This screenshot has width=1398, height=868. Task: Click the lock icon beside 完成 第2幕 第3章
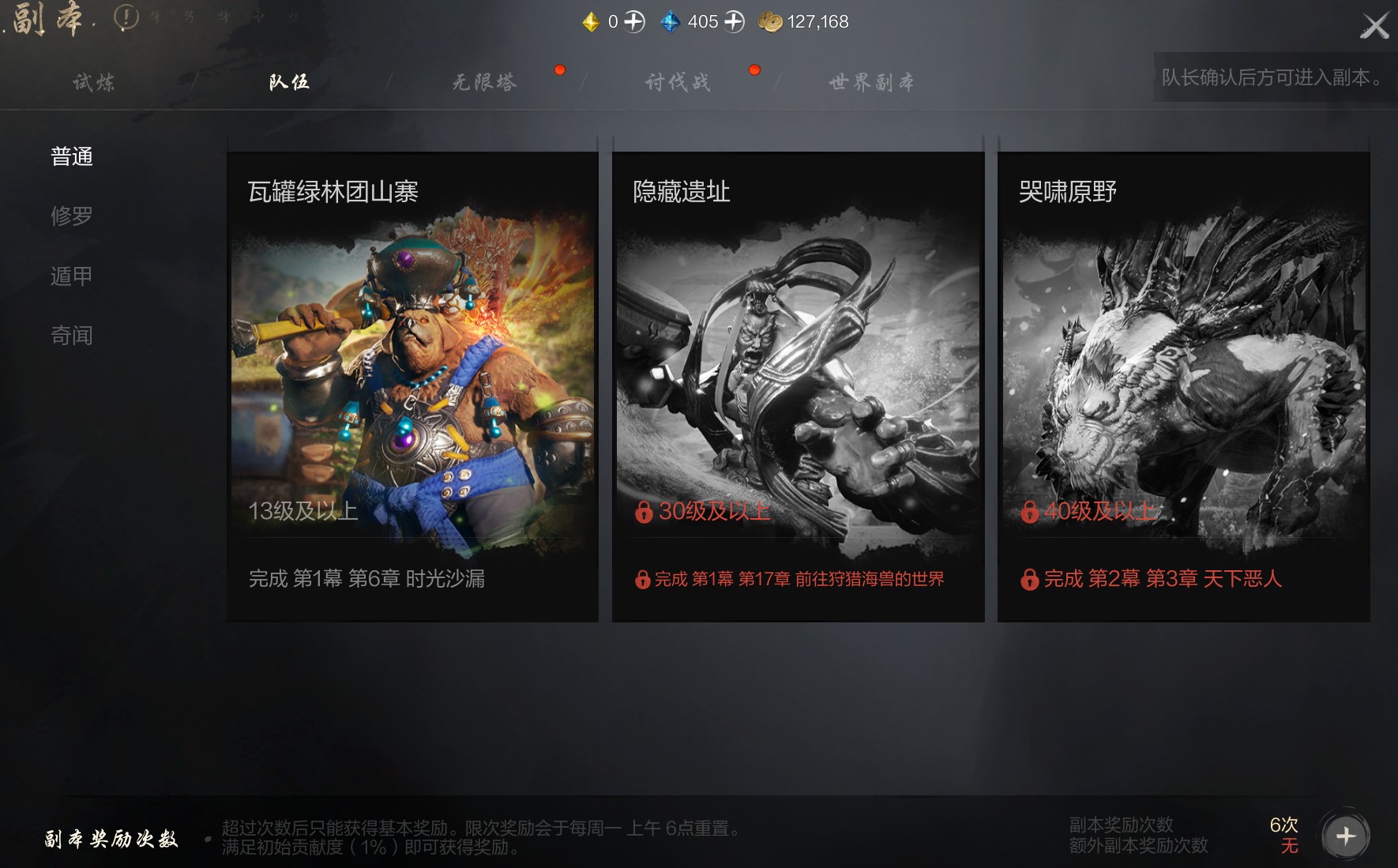[1029, 579]
